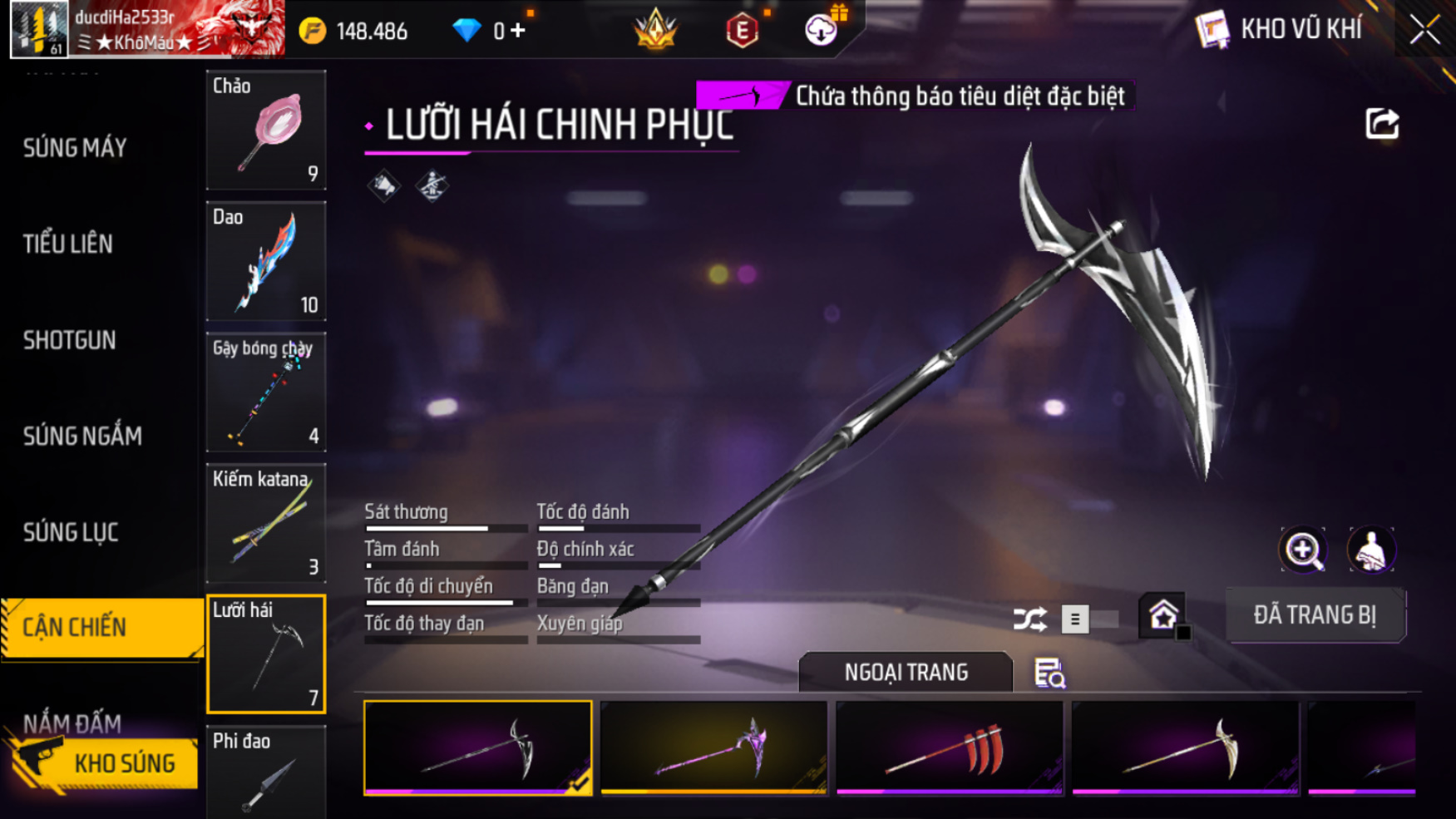Pick the Gậy bóng chày tile
Viewport: 1456px width, 819px height.
point(266,392)
